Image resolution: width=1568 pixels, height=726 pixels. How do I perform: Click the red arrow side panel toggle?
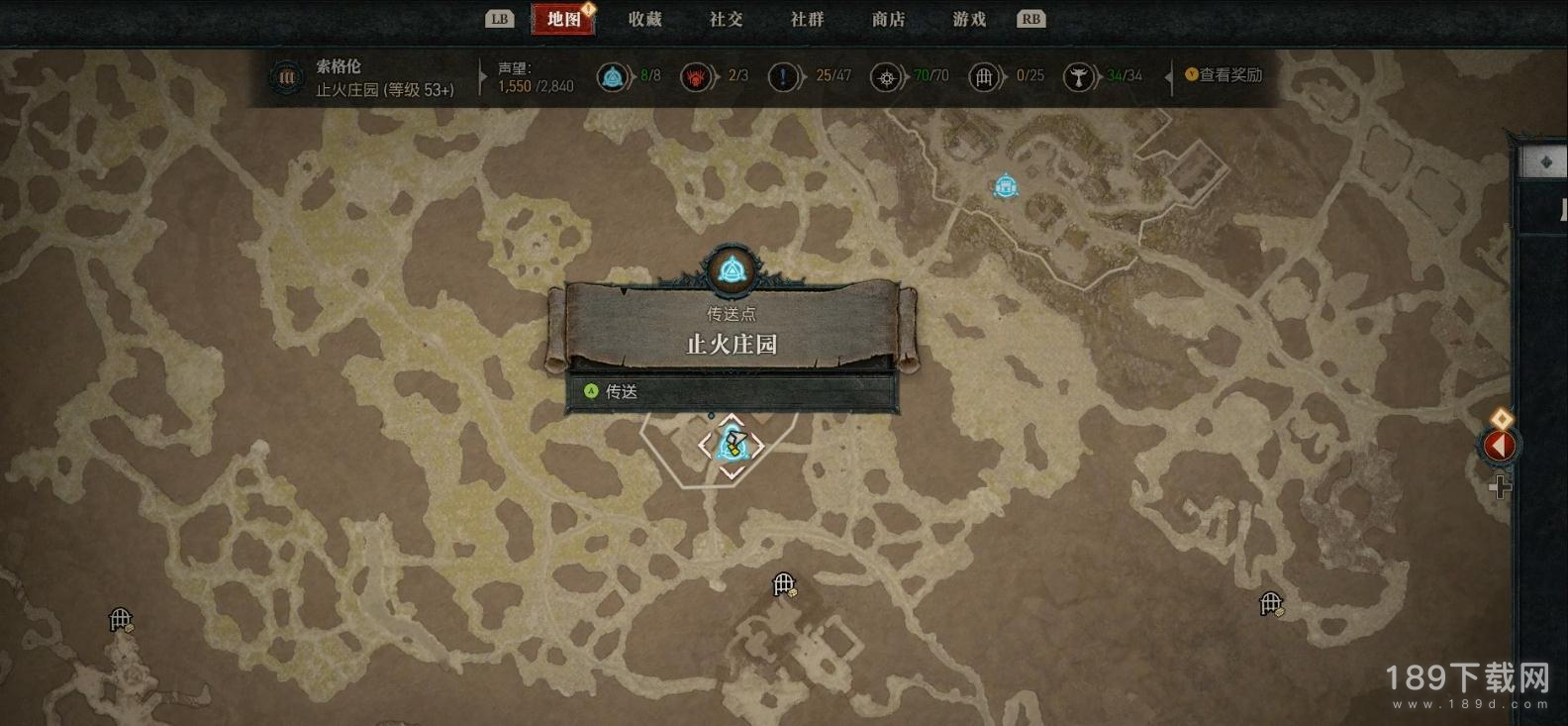1499,447
